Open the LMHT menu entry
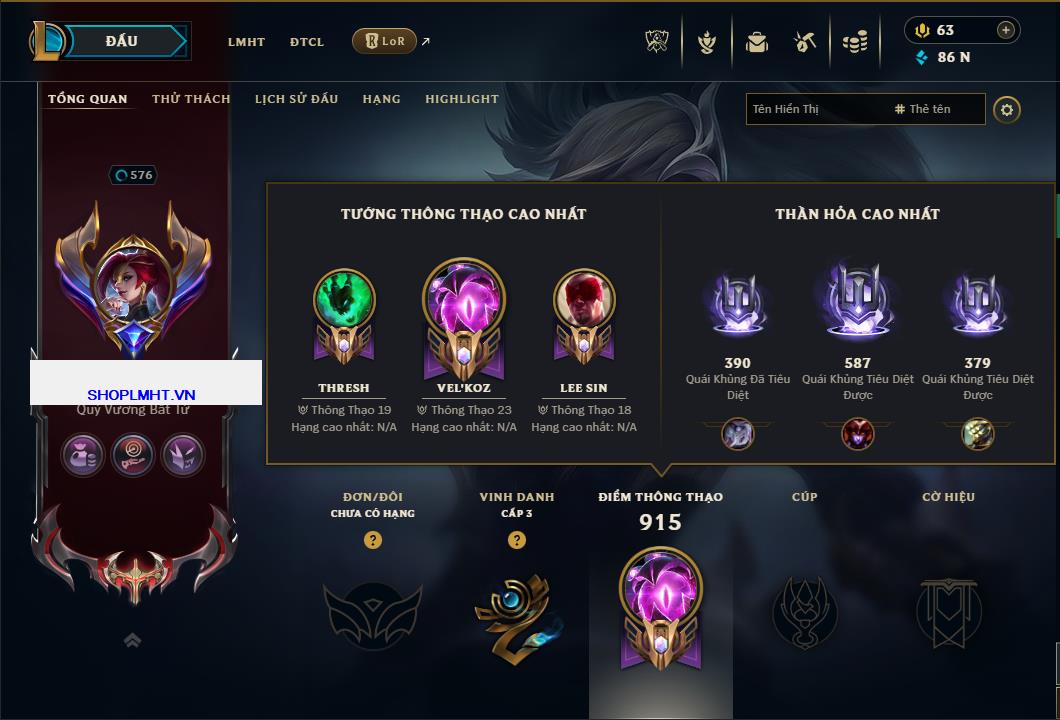 pos(246,42)
